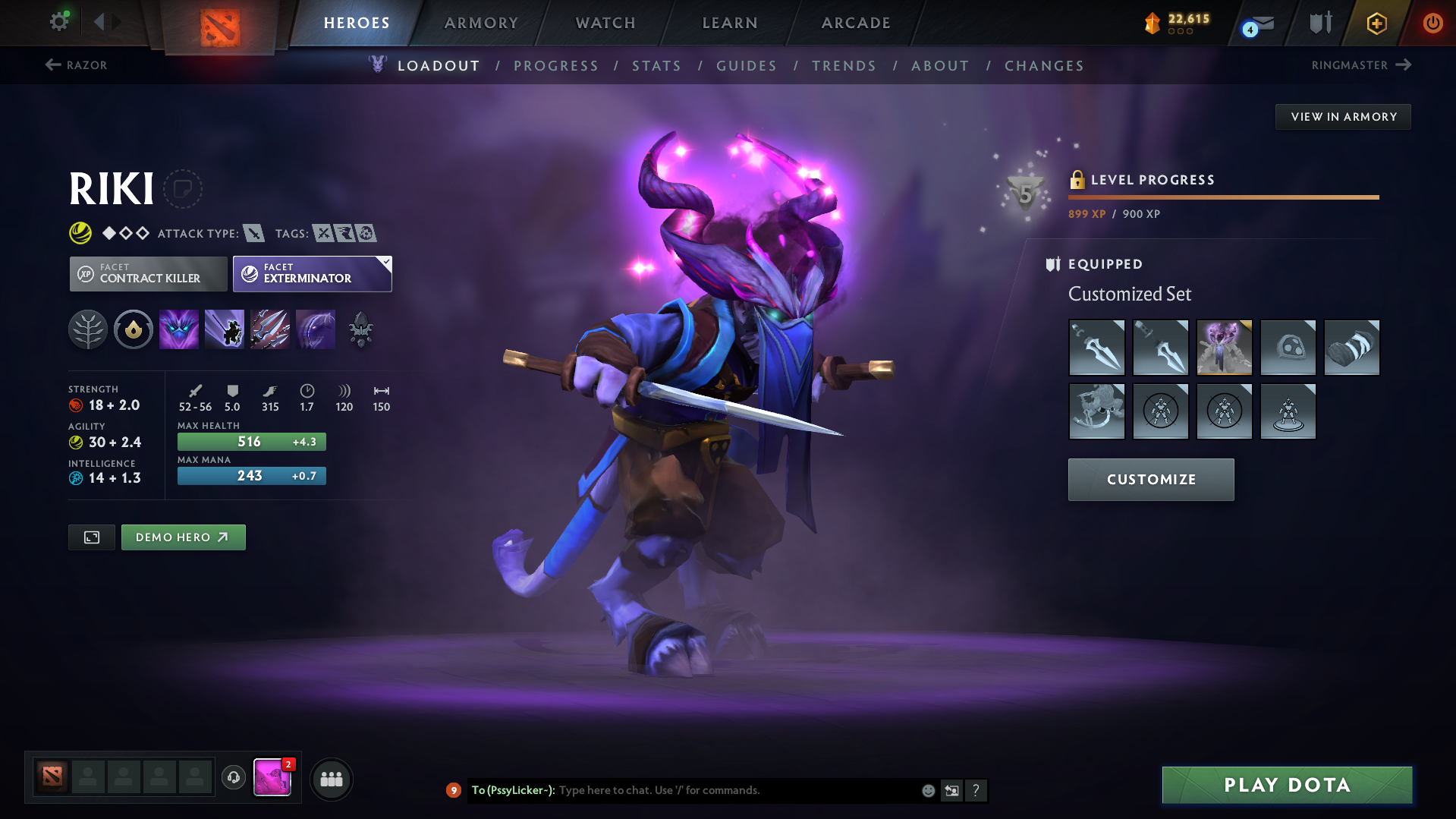This screenshot has width=1456, height=819.
Task: Open the Guides sub-tab
Action: click(747, 66)
